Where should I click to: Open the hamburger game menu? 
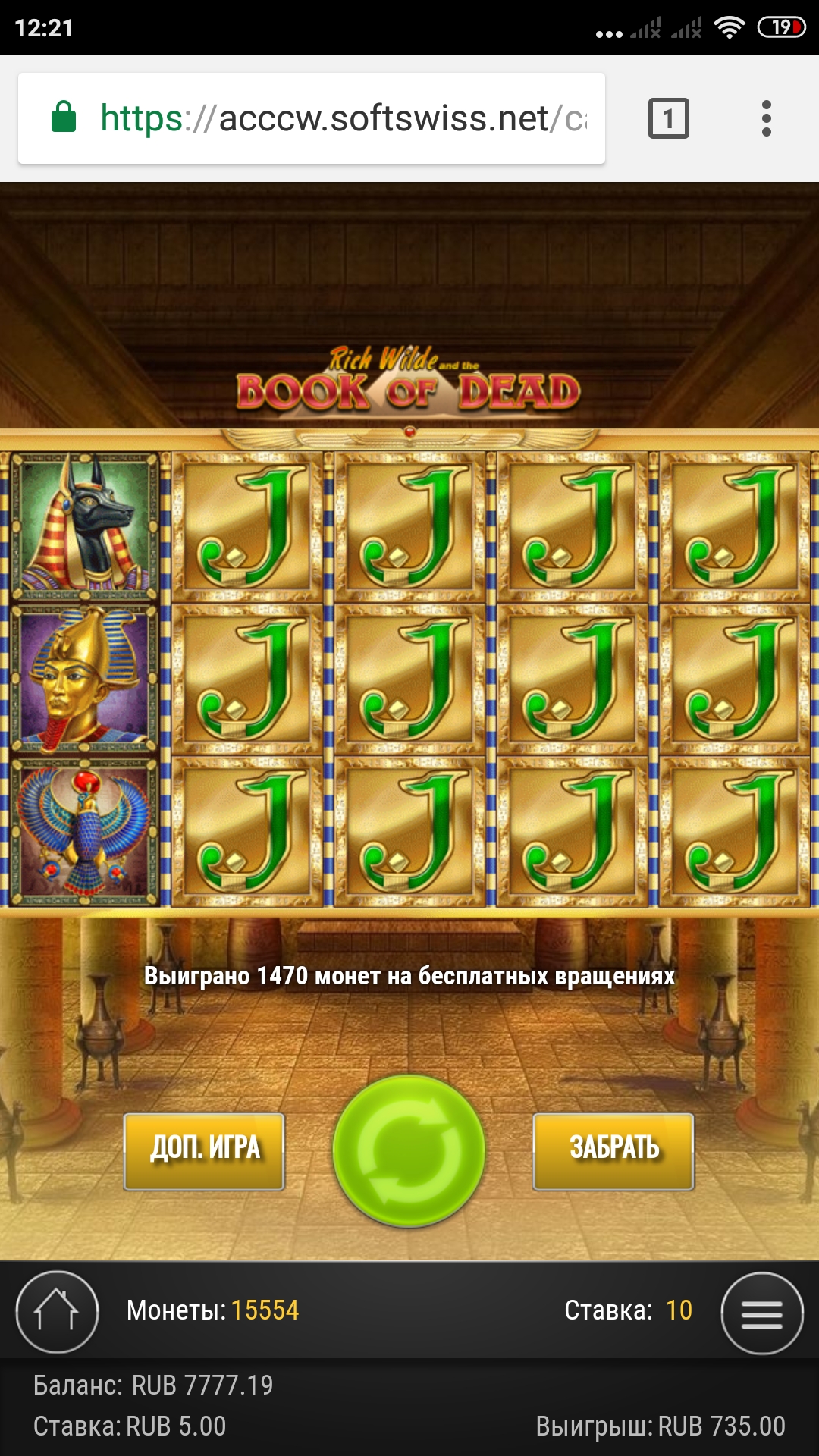pos(761,1313)
